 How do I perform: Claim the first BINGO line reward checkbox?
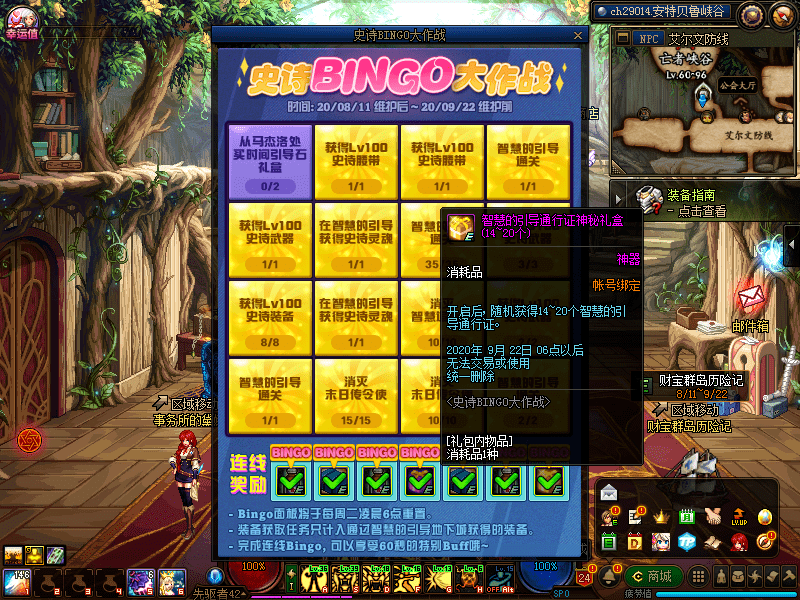[x=289, y=480]
